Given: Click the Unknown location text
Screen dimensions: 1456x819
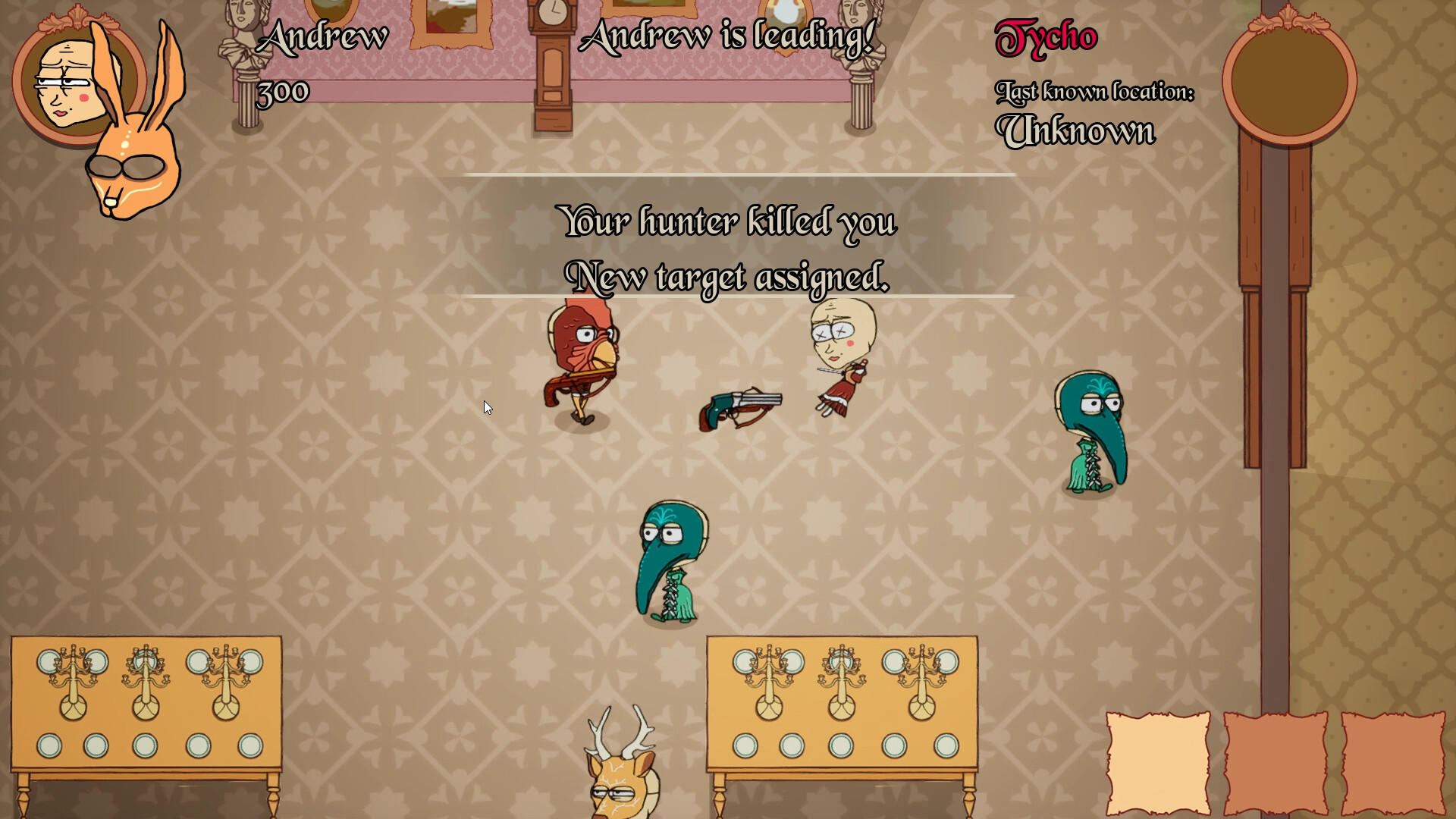Looking at the screenshot, I should click(1077, 129).
